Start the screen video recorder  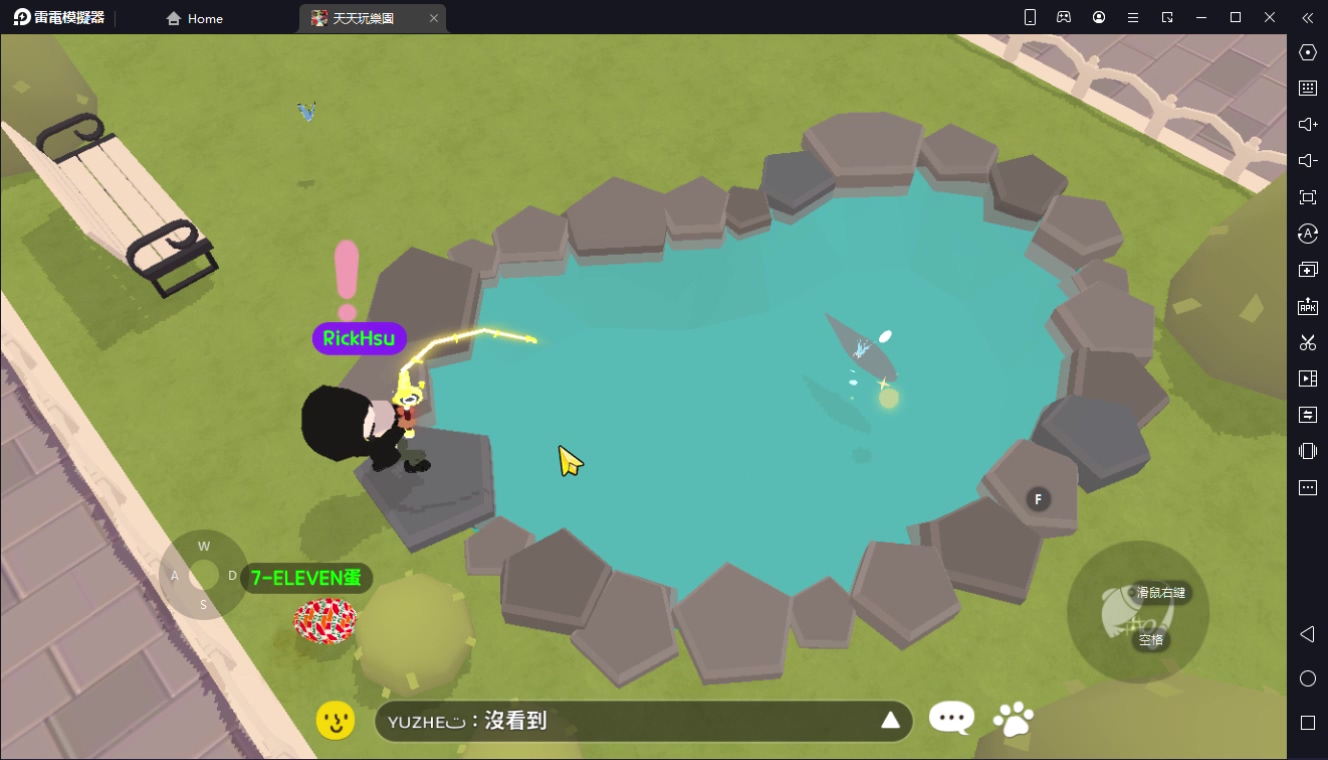[x=1307, y=378]
